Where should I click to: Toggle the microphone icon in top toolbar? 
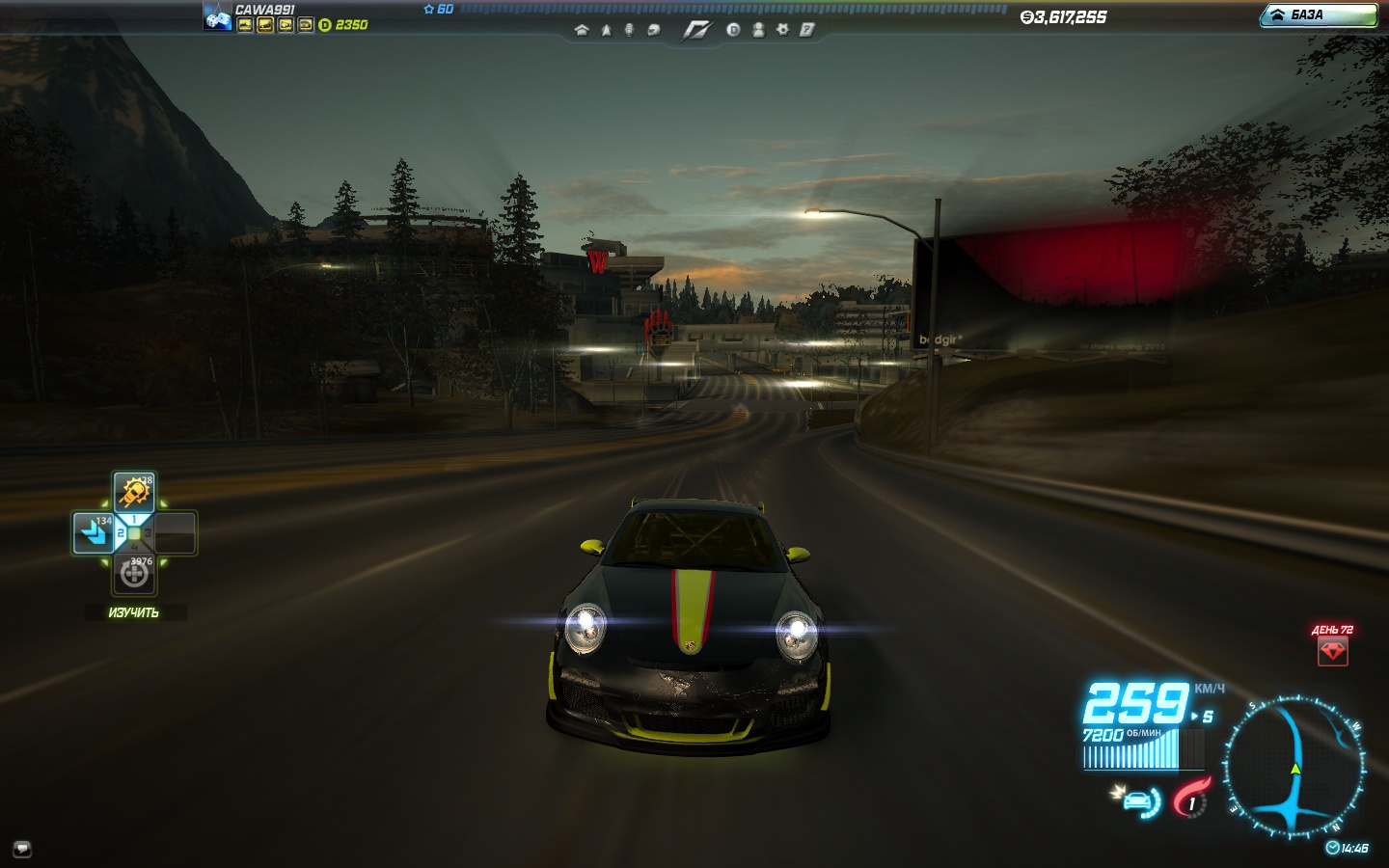(x=629, y=30)
